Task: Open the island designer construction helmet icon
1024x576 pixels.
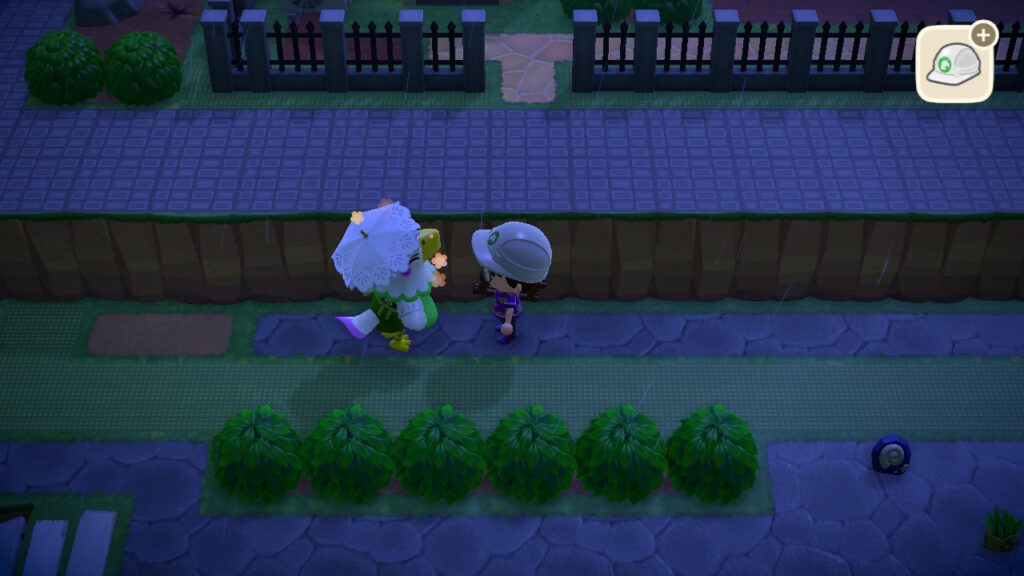Action: tap(954, 64)
